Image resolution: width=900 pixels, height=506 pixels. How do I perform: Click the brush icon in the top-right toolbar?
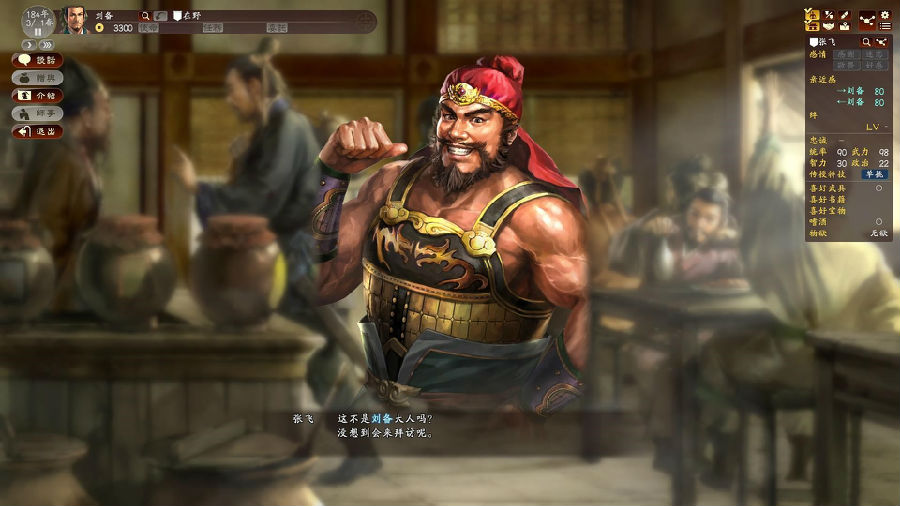844,15
